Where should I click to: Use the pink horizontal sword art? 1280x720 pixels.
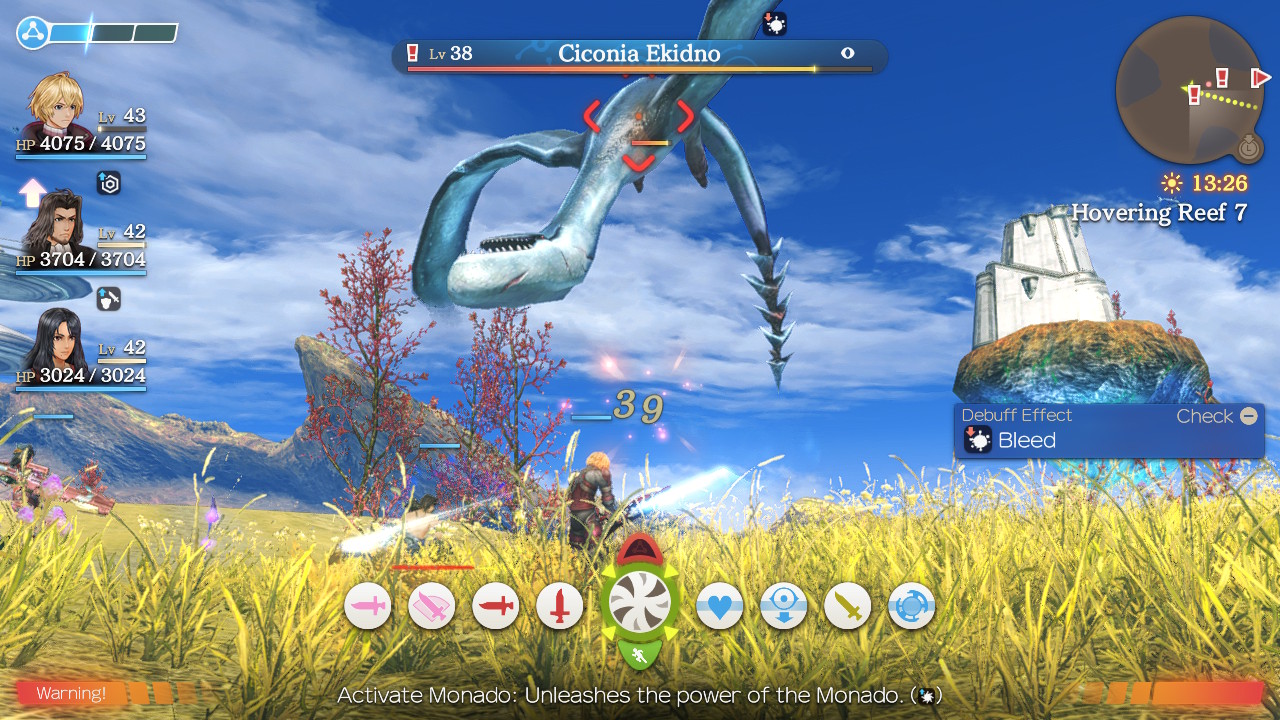[x=368, y=606]
